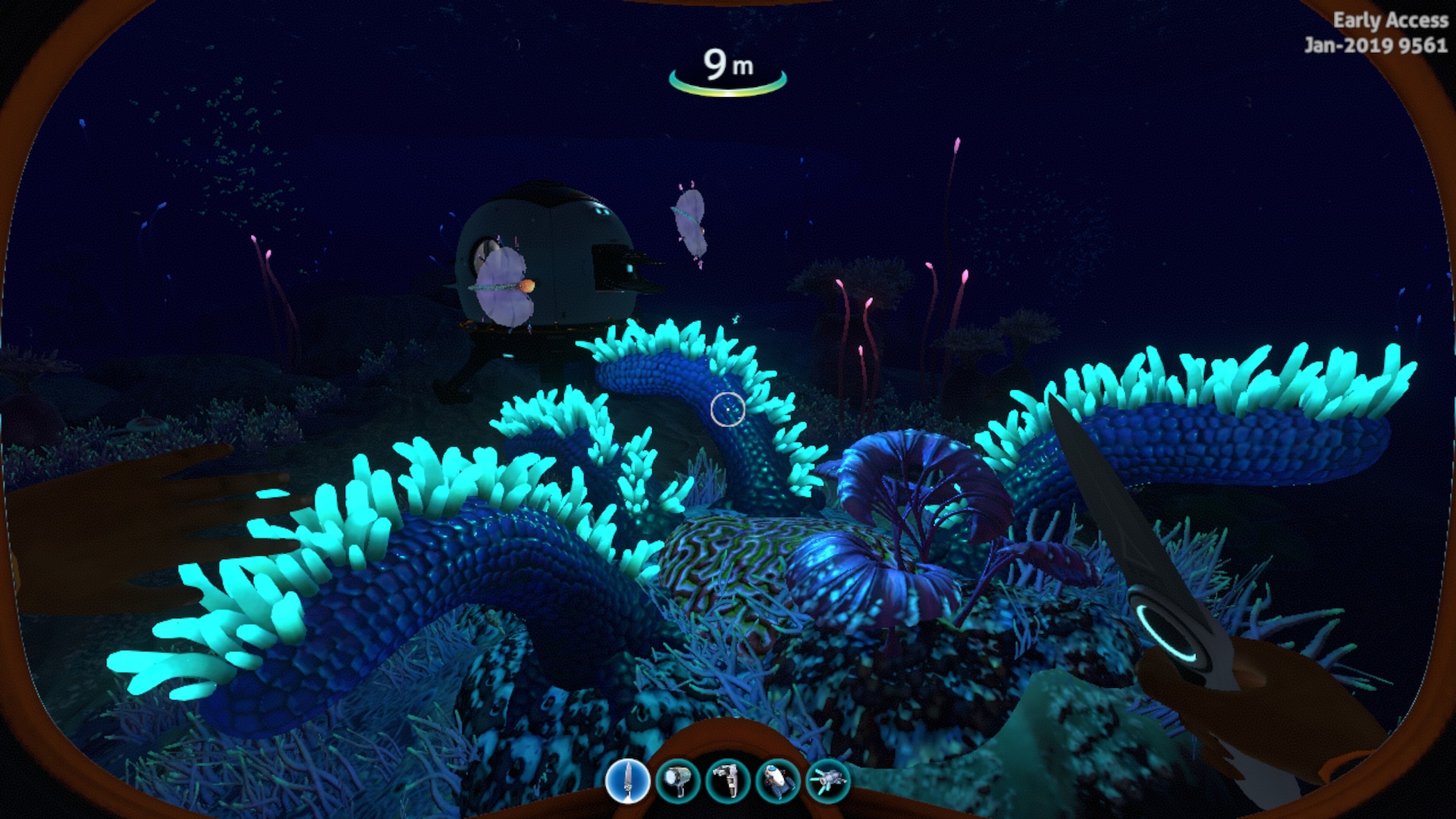Equip the Seaglide from the quickbar
The height and width of the screenshot is (819, 1456).
[780, 781]
